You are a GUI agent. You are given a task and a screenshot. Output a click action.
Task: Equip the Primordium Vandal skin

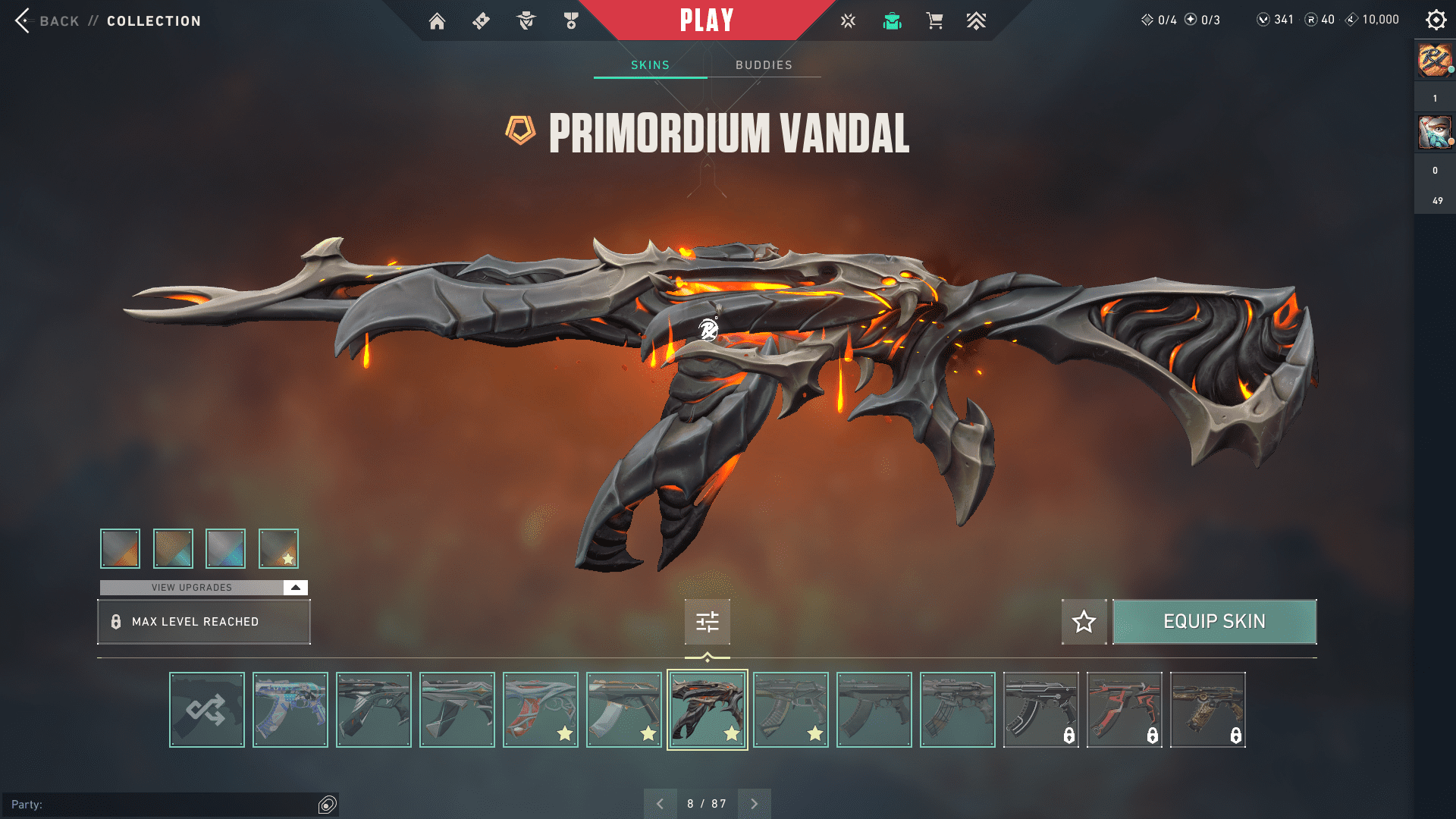(x=1214, y=622)
